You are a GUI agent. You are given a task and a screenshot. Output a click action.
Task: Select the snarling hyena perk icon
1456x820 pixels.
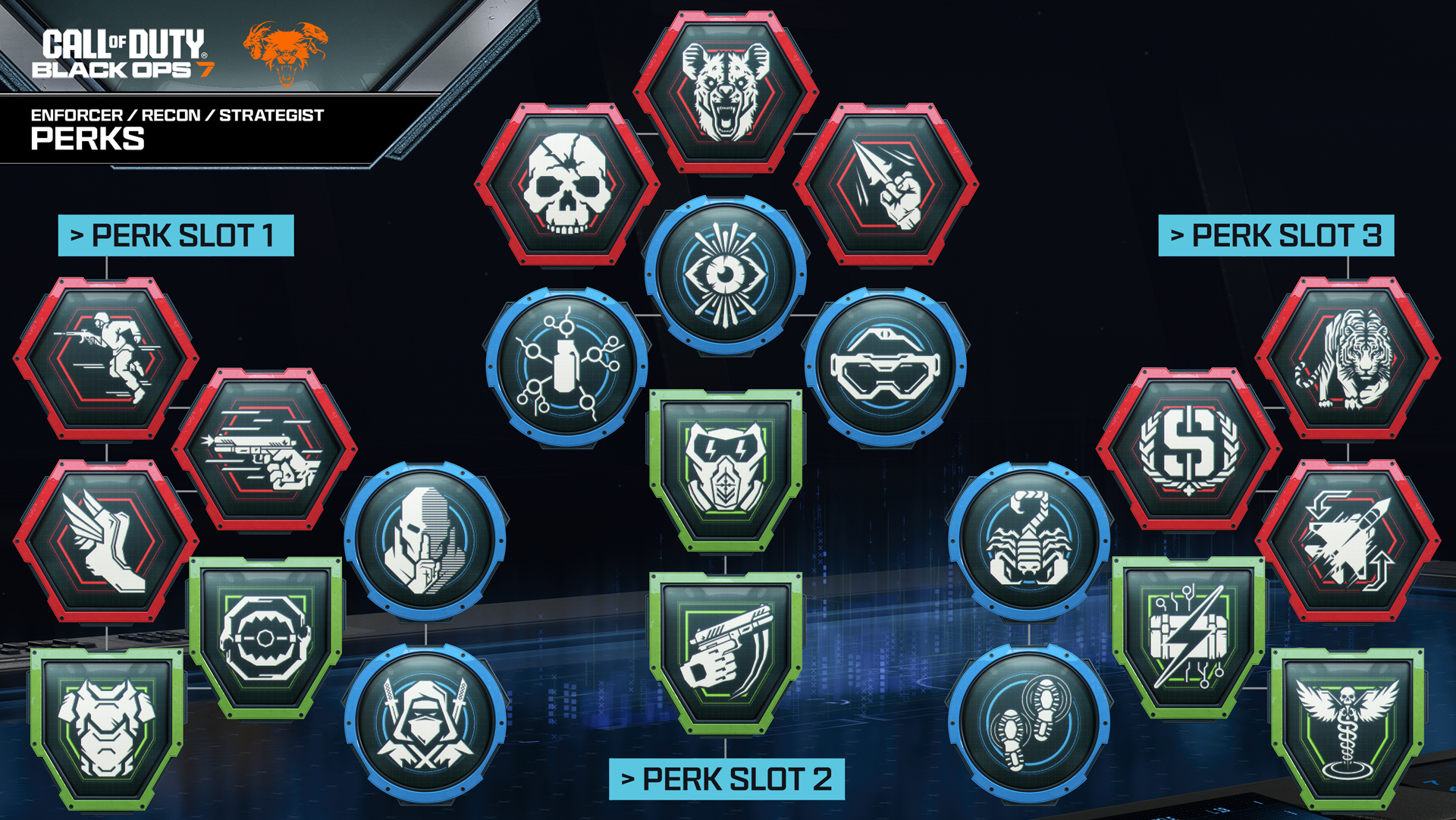(726, 93)
